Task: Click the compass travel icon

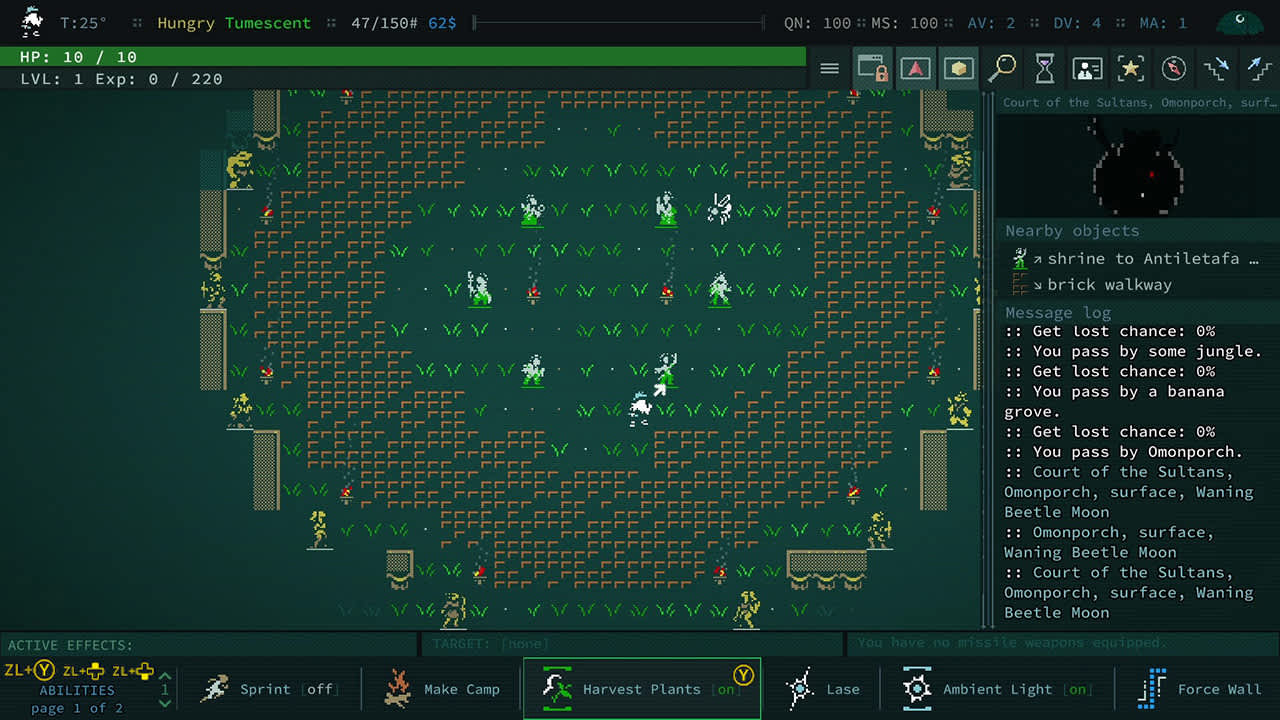Action: tap(1174, 68)
